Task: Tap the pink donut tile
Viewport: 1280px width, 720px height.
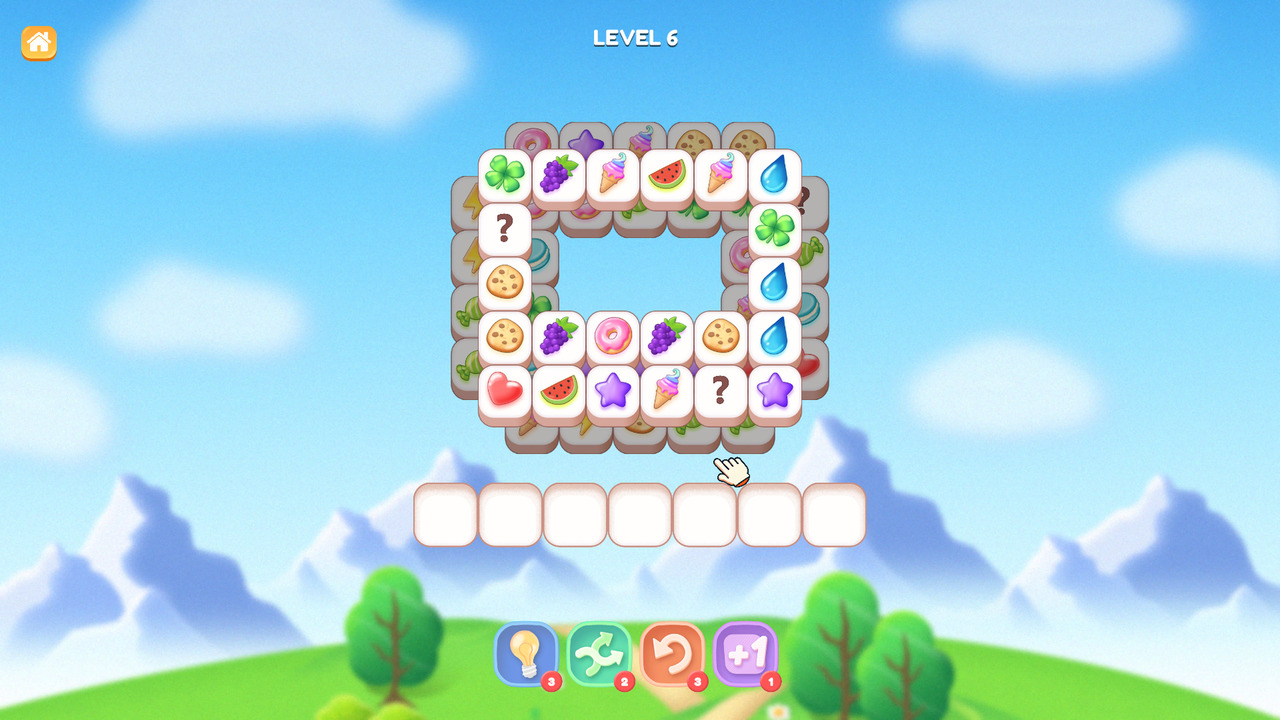Action: (x=613, y=336)
